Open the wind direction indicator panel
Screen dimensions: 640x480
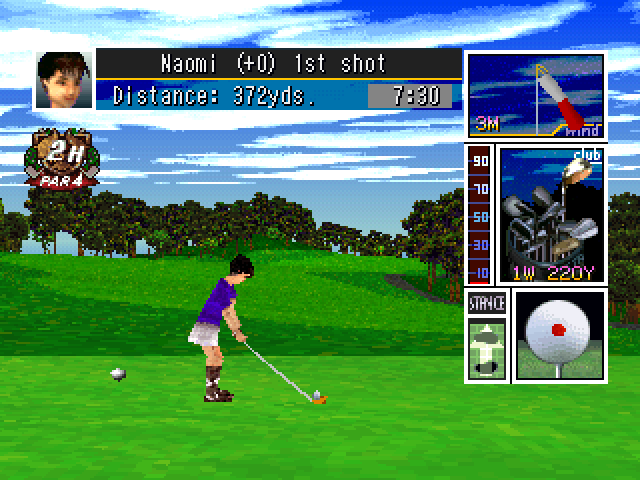pyautogui.click(x=536, y=96)
